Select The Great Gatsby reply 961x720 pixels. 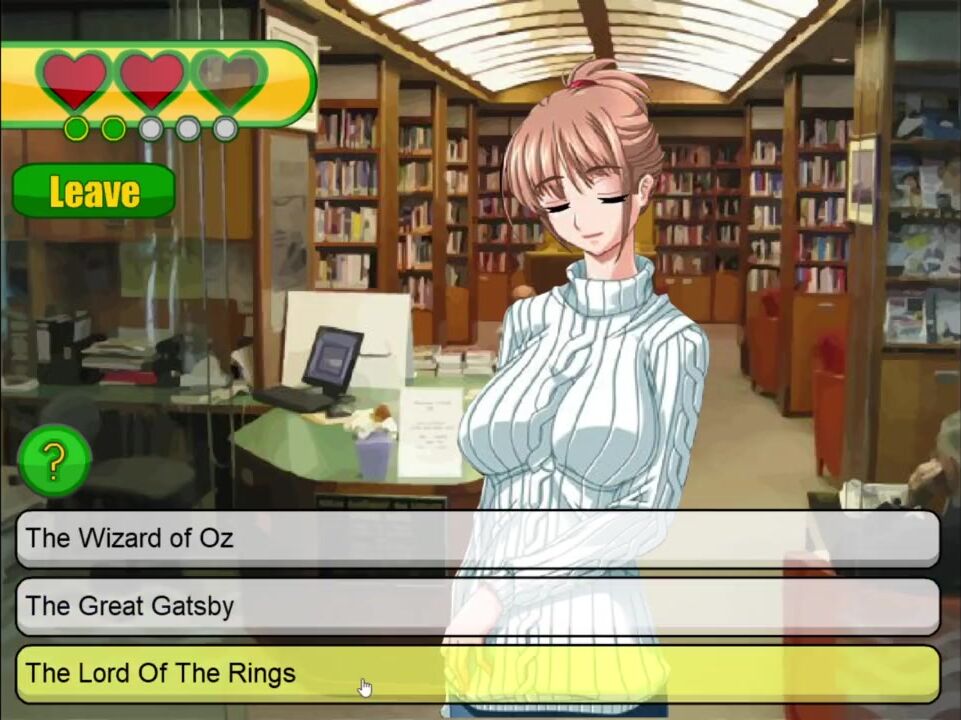(477, 606)
